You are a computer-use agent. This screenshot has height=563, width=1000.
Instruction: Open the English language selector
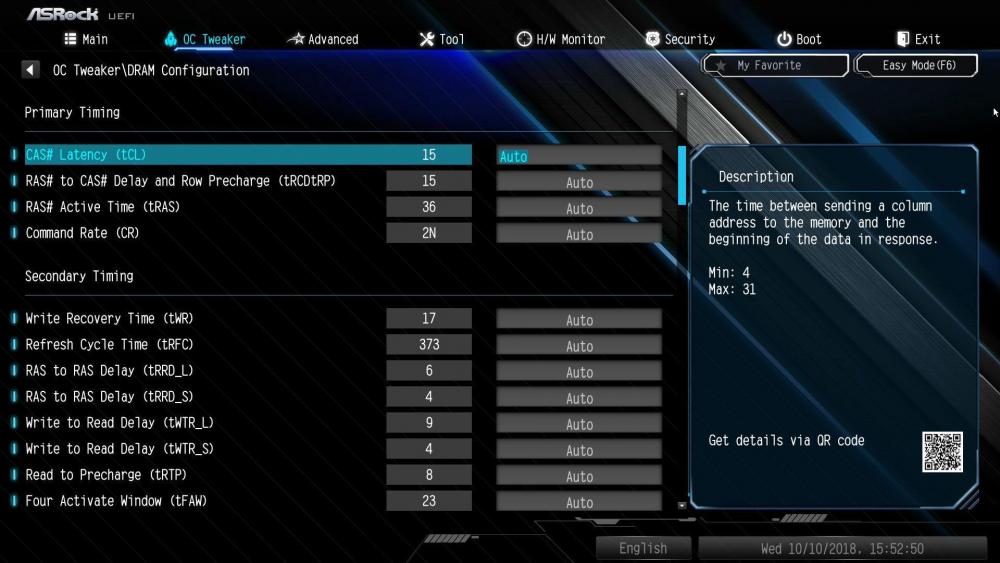[x=643, y=548]
